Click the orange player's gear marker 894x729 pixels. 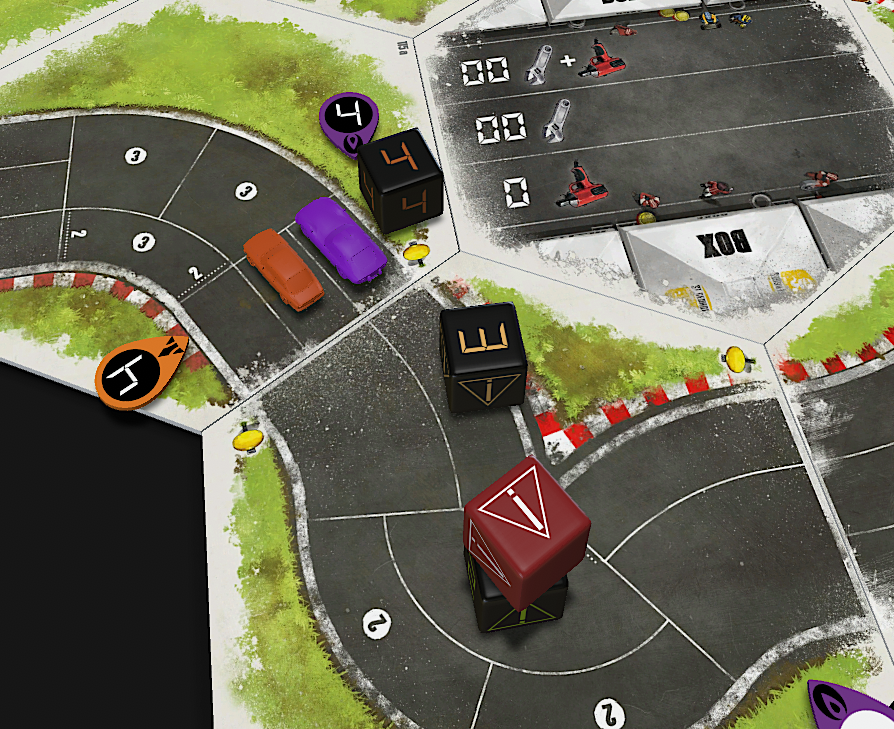click(x=140, y=370)
